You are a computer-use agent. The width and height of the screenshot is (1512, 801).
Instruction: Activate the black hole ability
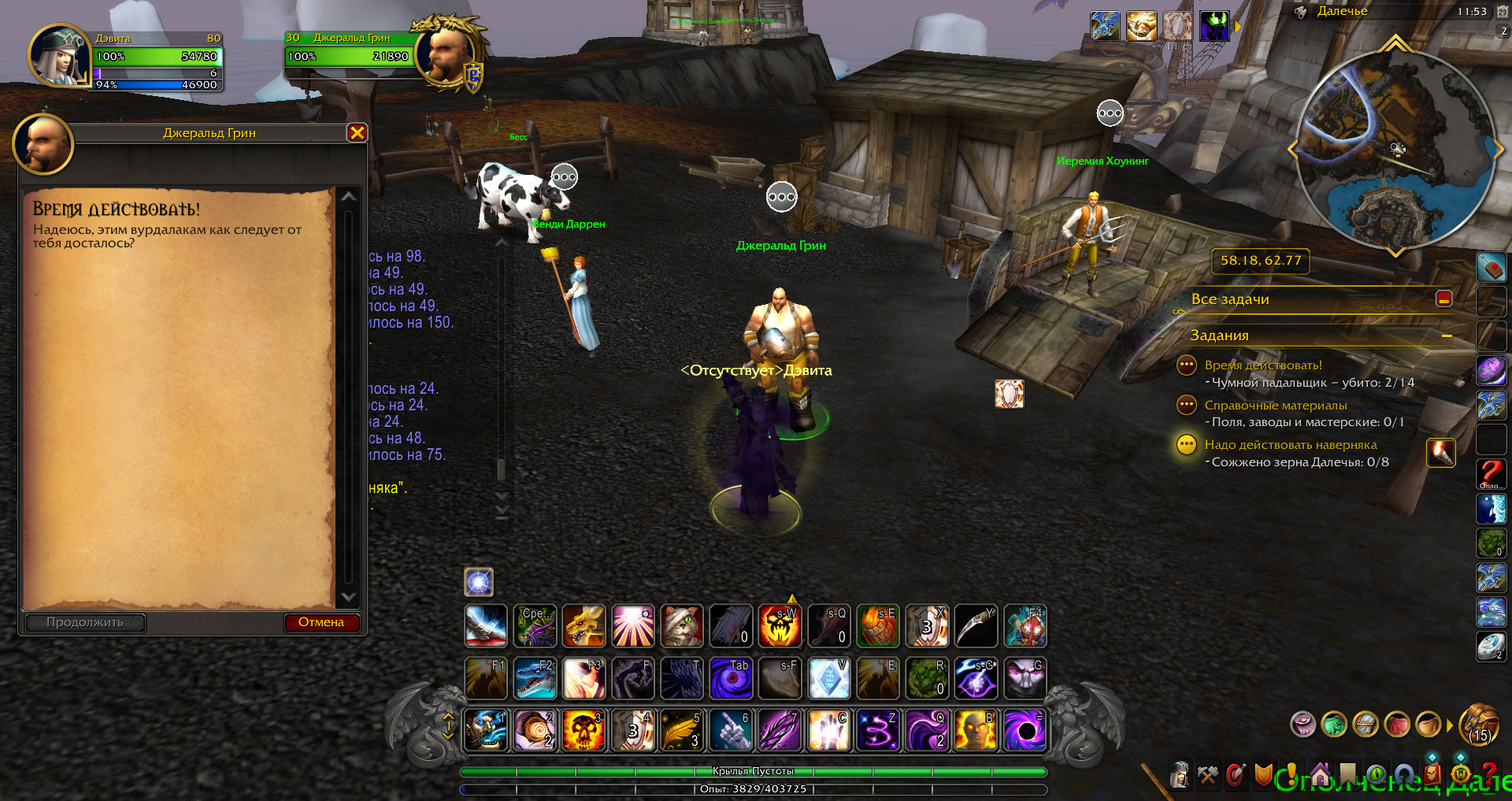(1025, 730)
